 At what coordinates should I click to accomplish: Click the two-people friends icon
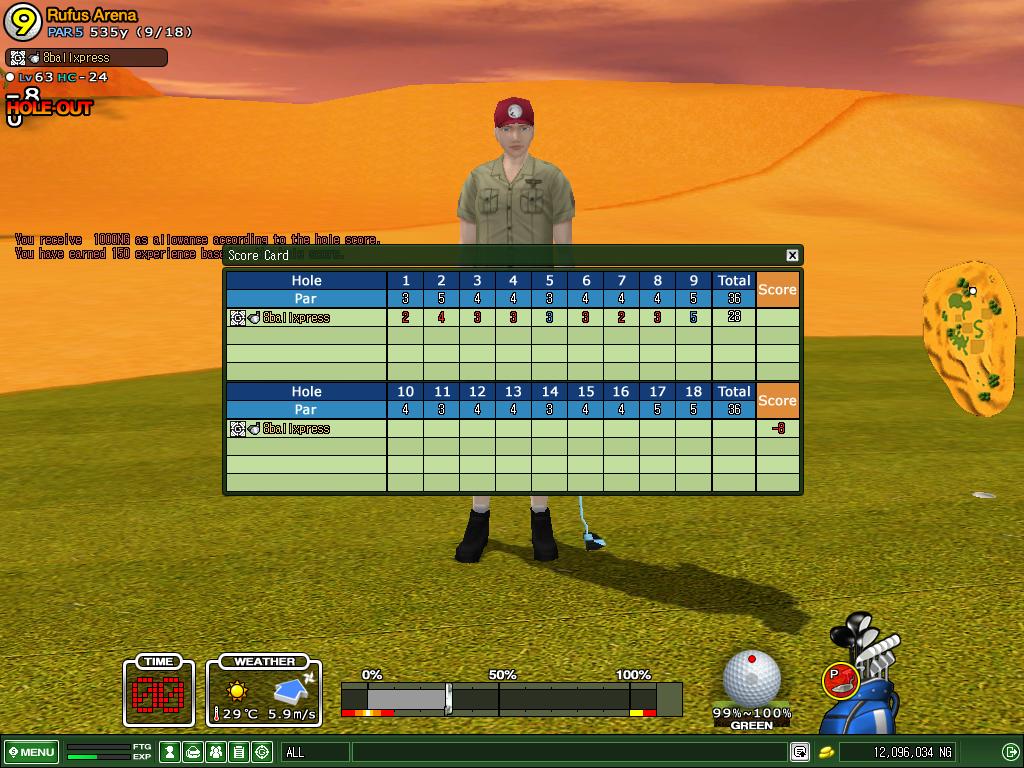[216, 752]
